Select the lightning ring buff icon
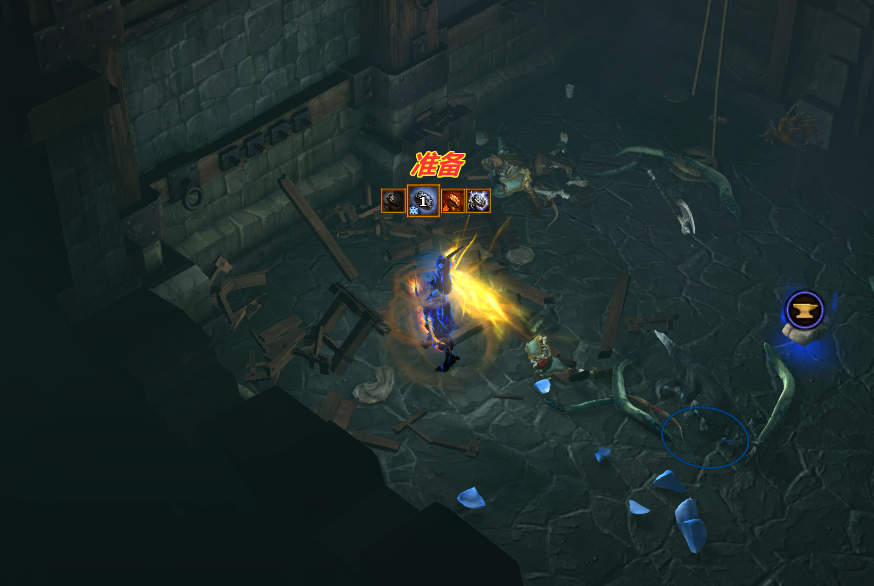This screenshot has height=586, width=874. pyautogui.click(x=478, y=201)
